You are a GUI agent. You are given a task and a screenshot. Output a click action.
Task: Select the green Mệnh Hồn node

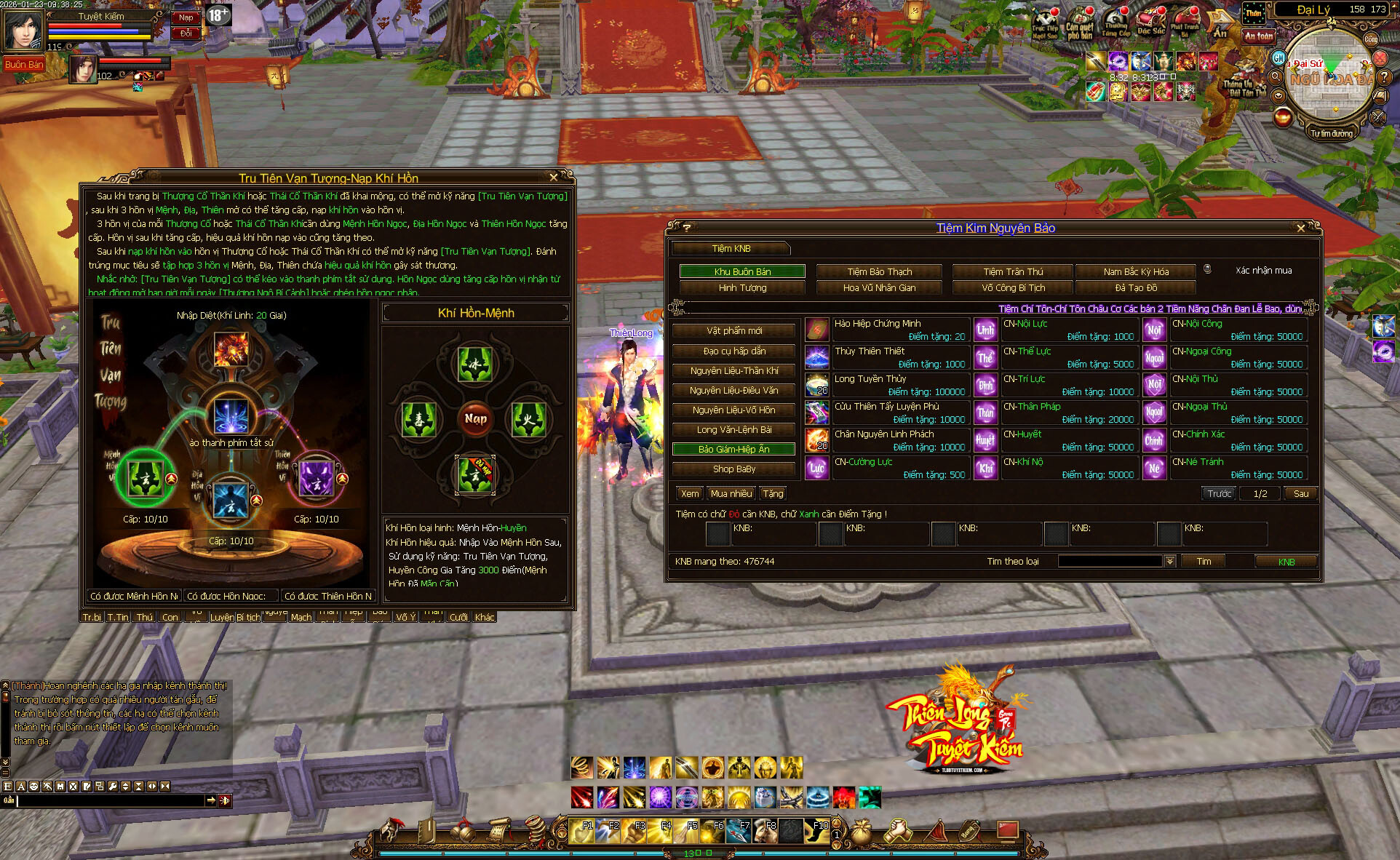click(144, 477)
